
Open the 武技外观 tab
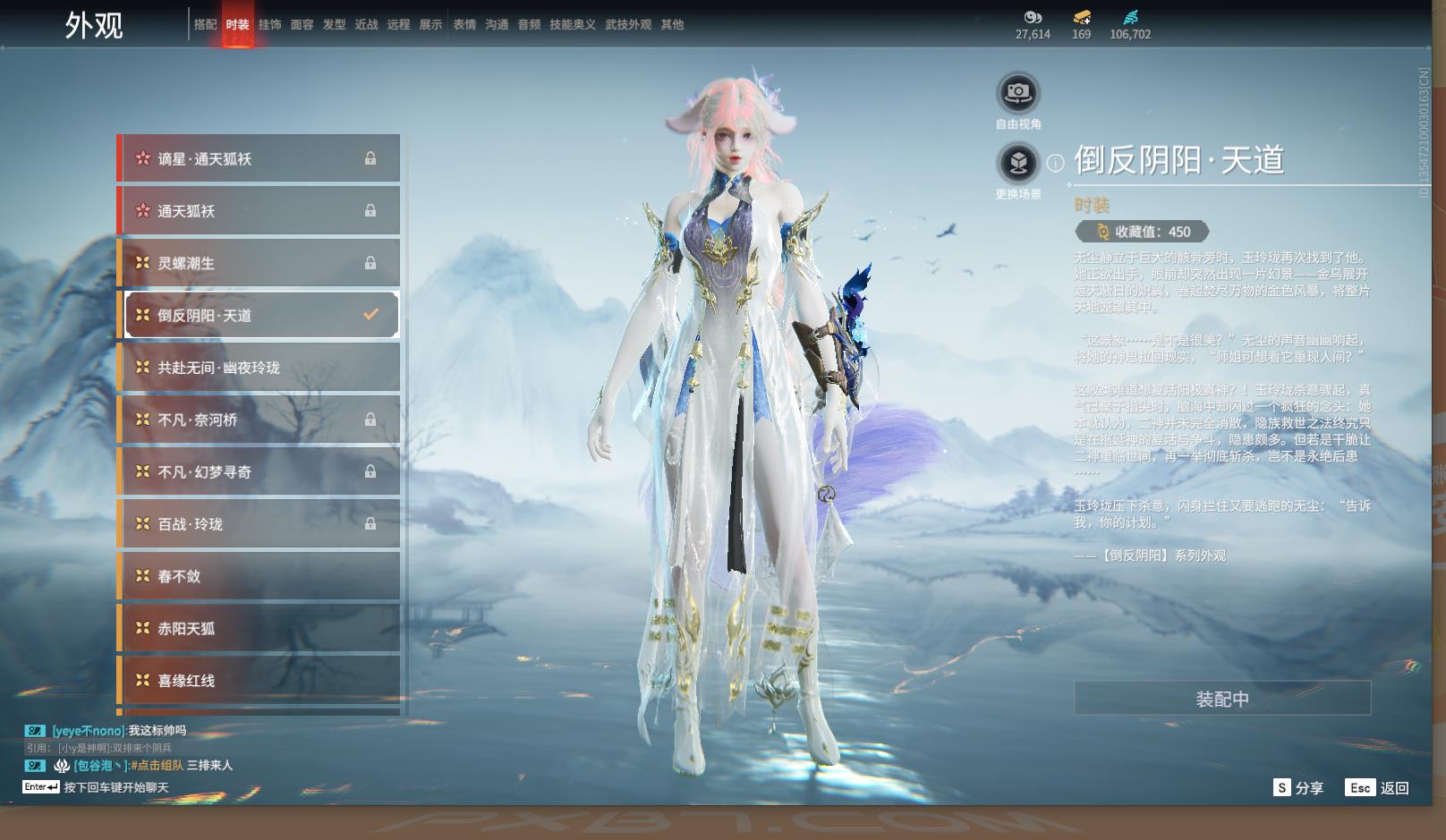[628, 25]
